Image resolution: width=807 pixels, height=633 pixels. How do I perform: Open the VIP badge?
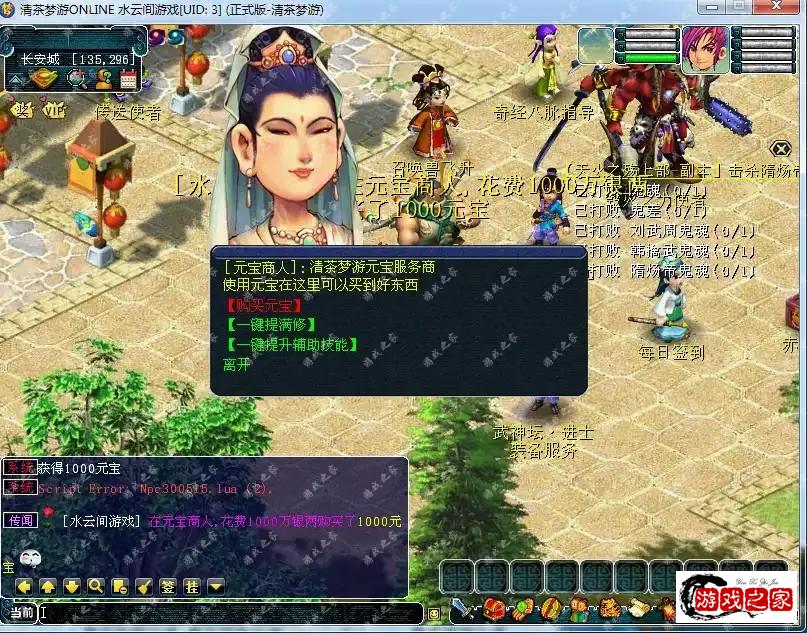(54, 108)
